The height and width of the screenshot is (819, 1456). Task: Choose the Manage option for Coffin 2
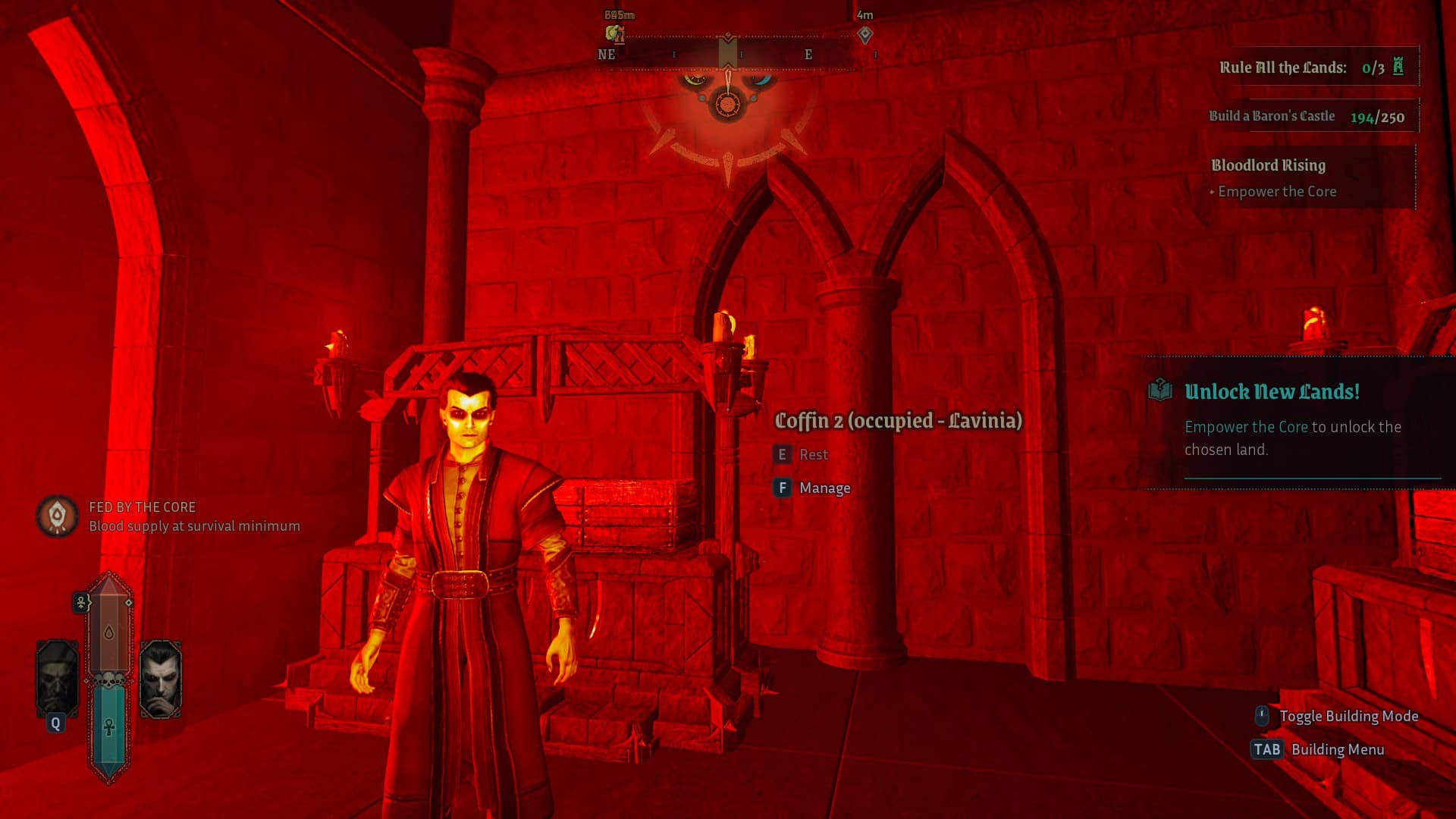824,488
